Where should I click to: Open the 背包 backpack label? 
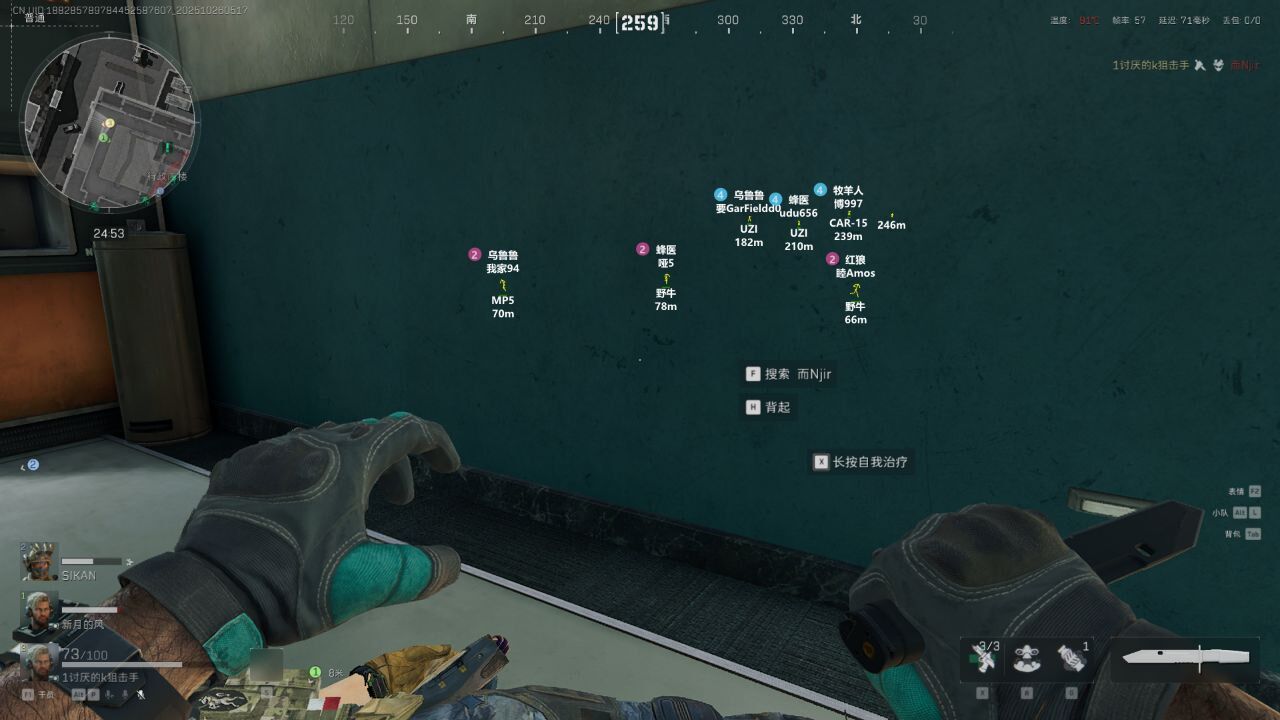(1233, 534)
